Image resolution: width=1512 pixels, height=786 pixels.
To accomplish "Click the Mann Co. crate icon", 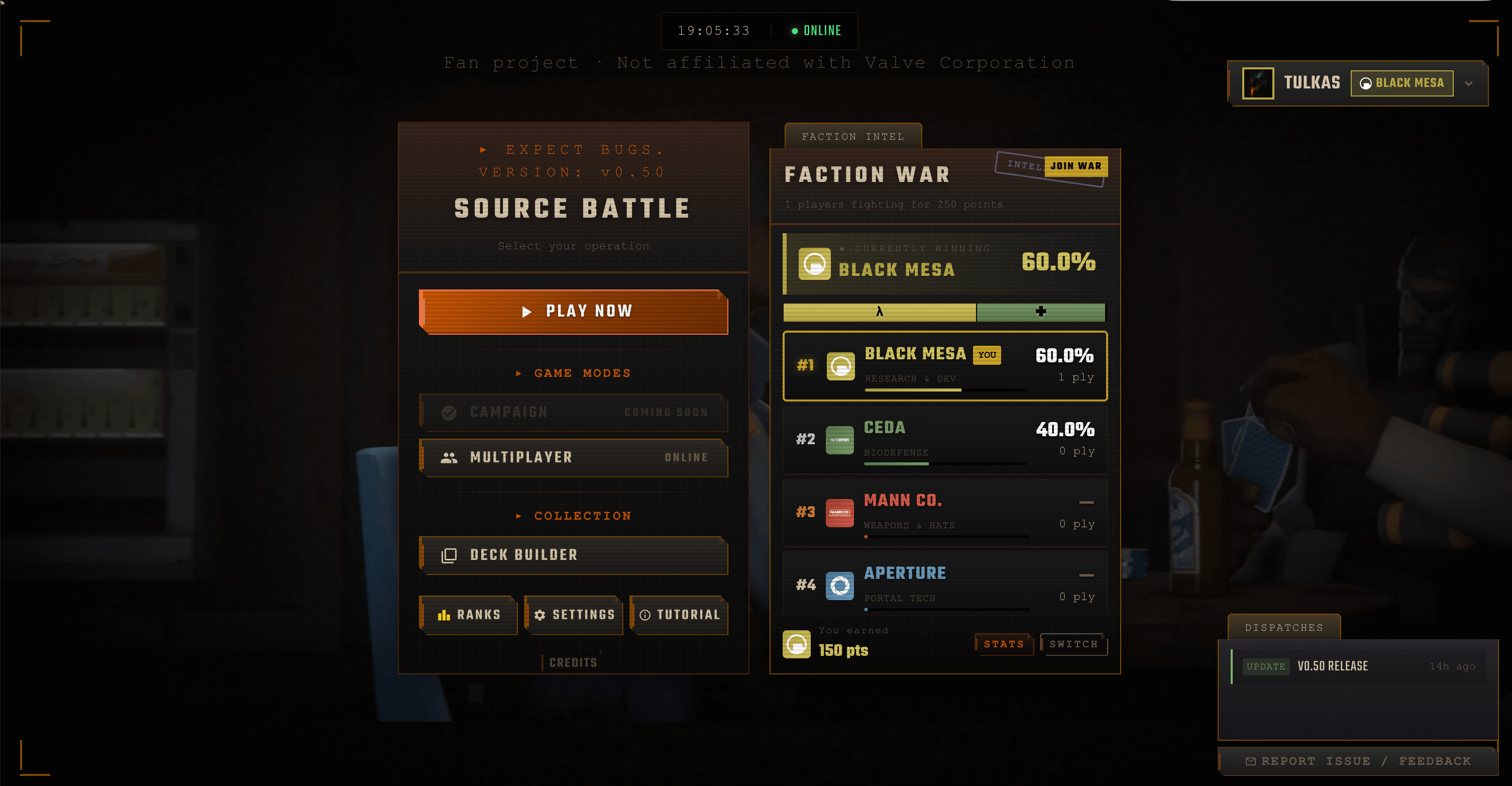I will pyautogui.click(x=840, y=512).
